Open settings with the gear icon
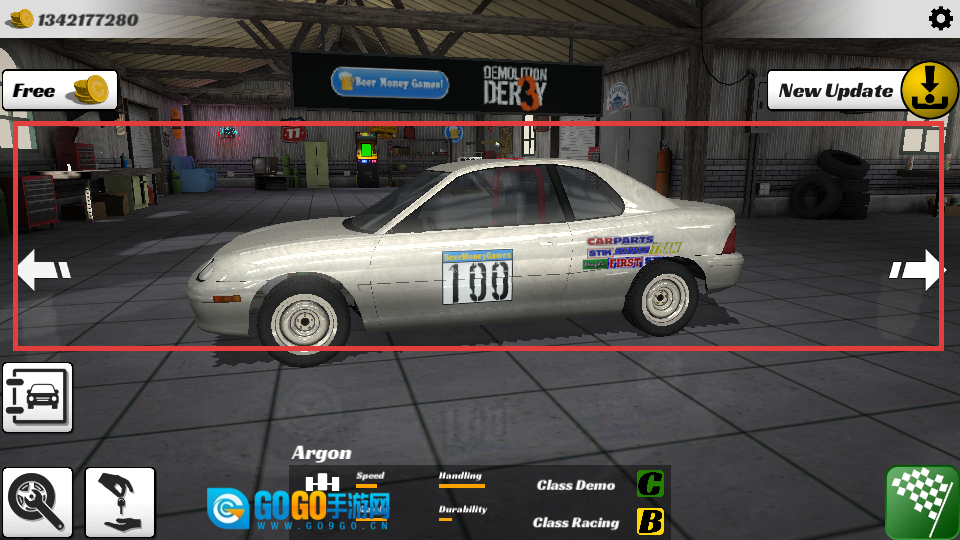The height and width of the screenshot is (540, 960). point(940,18)
